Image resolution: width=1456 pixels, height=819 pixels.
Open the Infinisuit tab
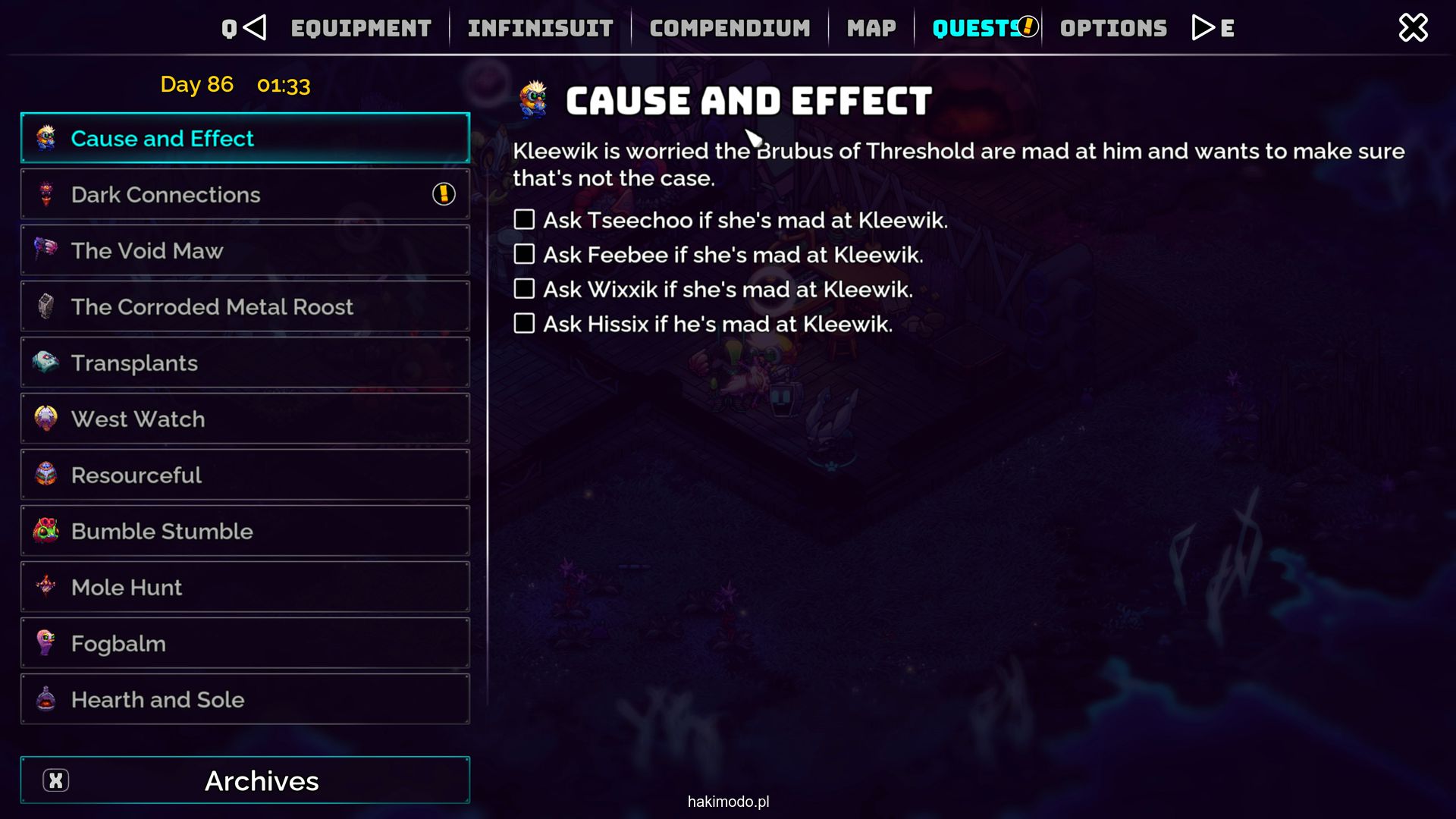pyautogui.click(x=540, y=29)
